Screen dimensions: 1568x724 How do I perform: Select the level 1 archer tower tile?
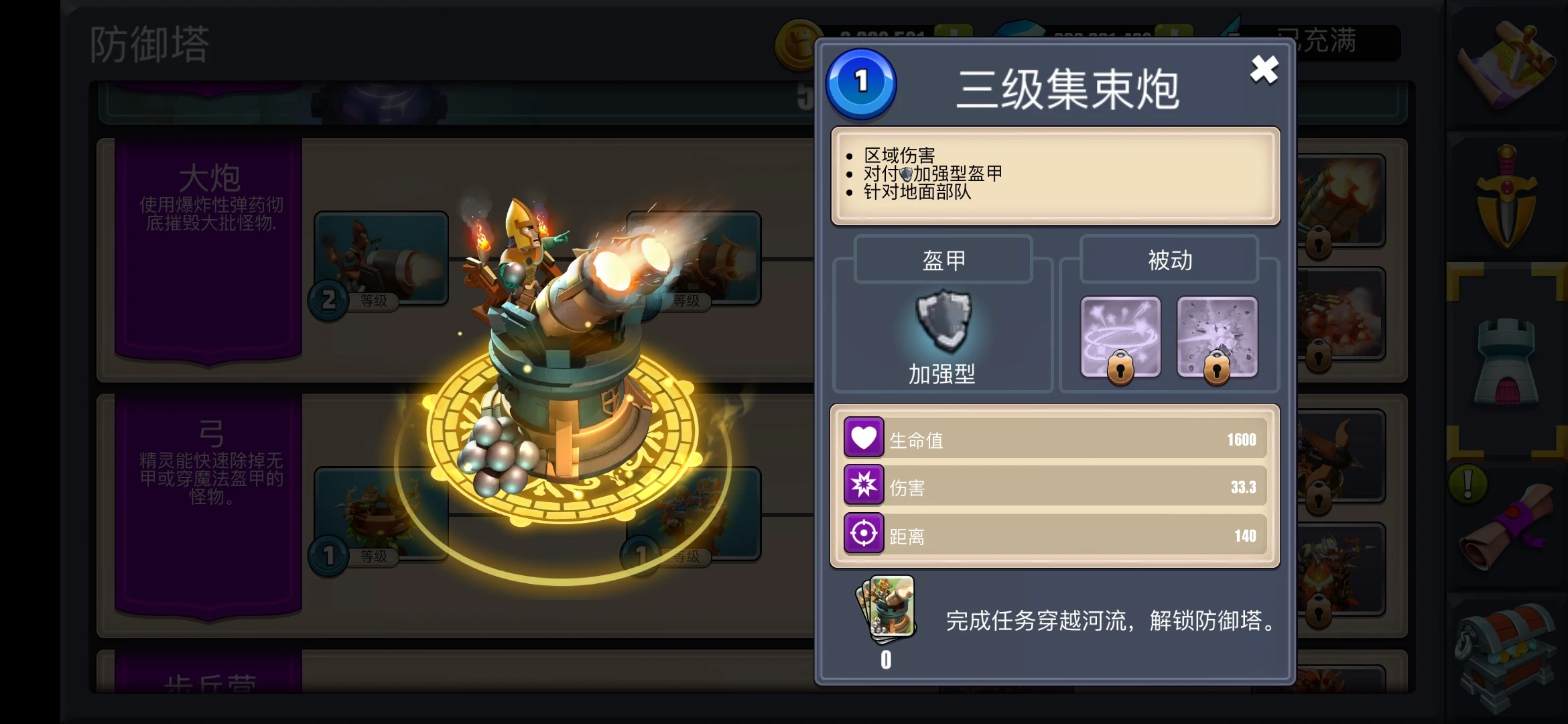381,514
